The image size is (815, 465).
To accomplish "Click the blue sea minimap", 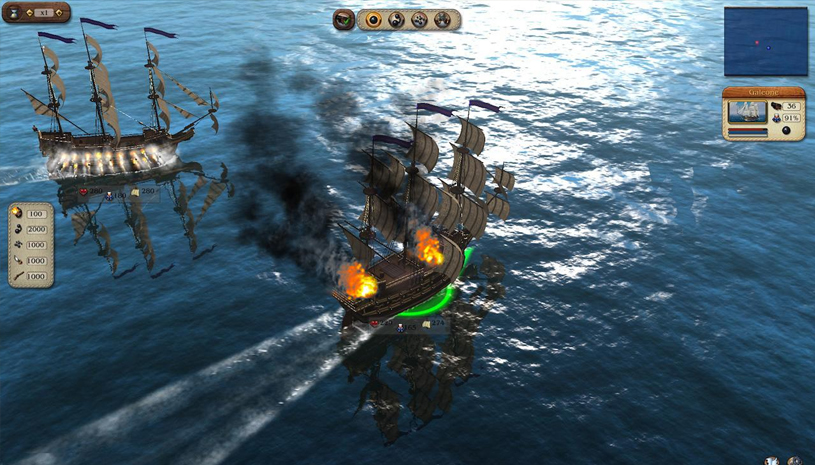I will coord(765,41).
